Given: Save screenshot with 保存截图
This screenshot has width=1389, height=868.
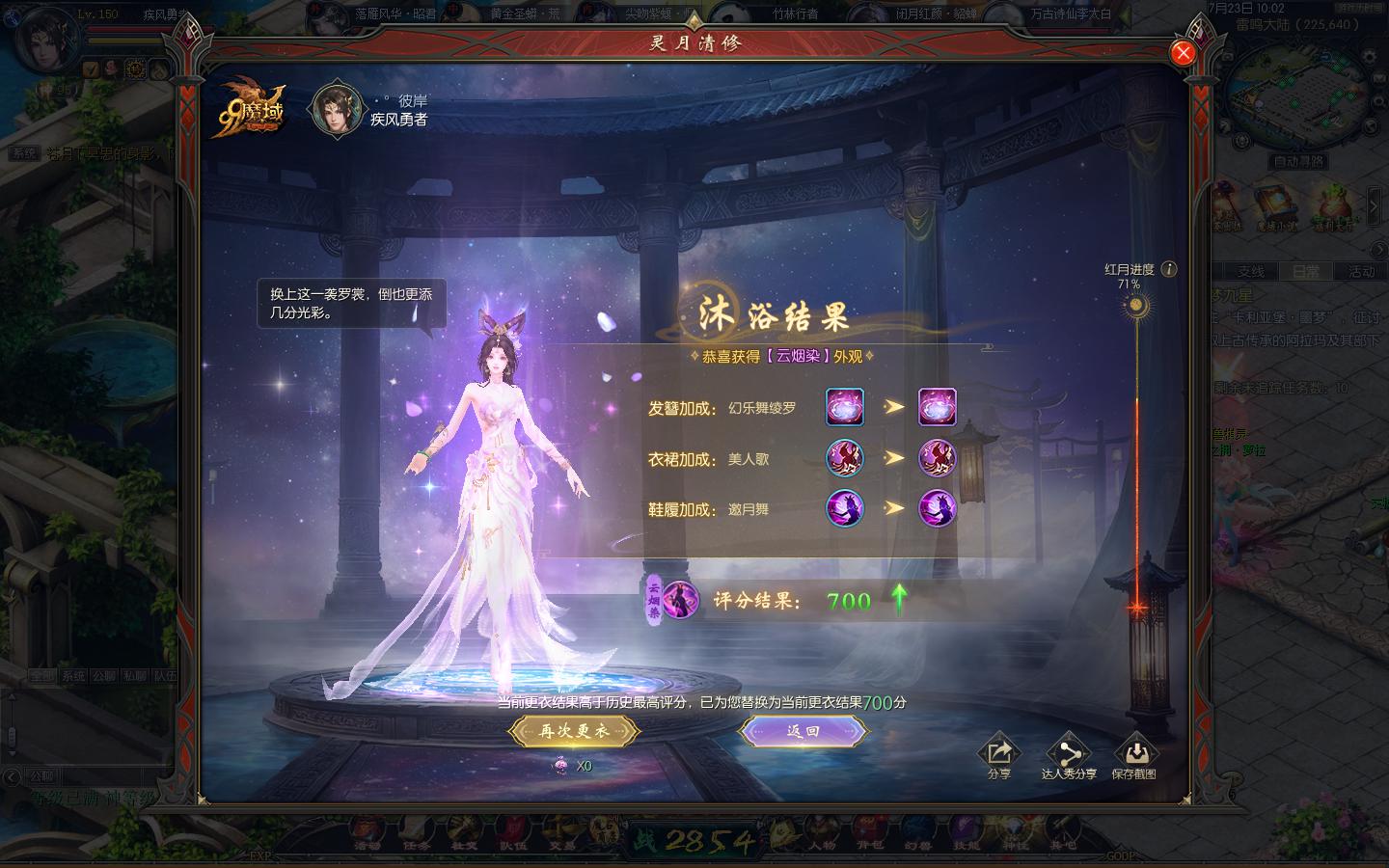Looking at the screenshot, I should [1134, 755].
